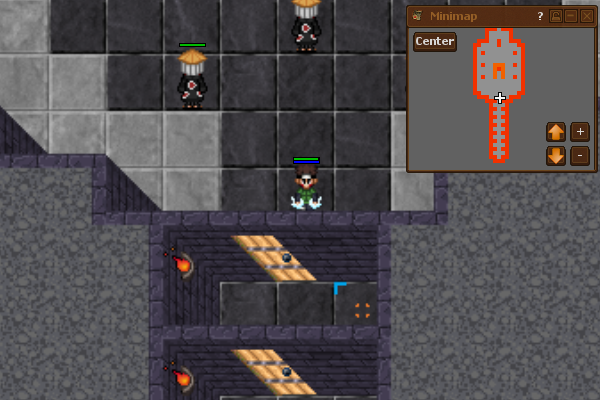Click the Center button on the minimap
Image resolution: width=600 pixels, height=400 pixels.
click(435, 42)
